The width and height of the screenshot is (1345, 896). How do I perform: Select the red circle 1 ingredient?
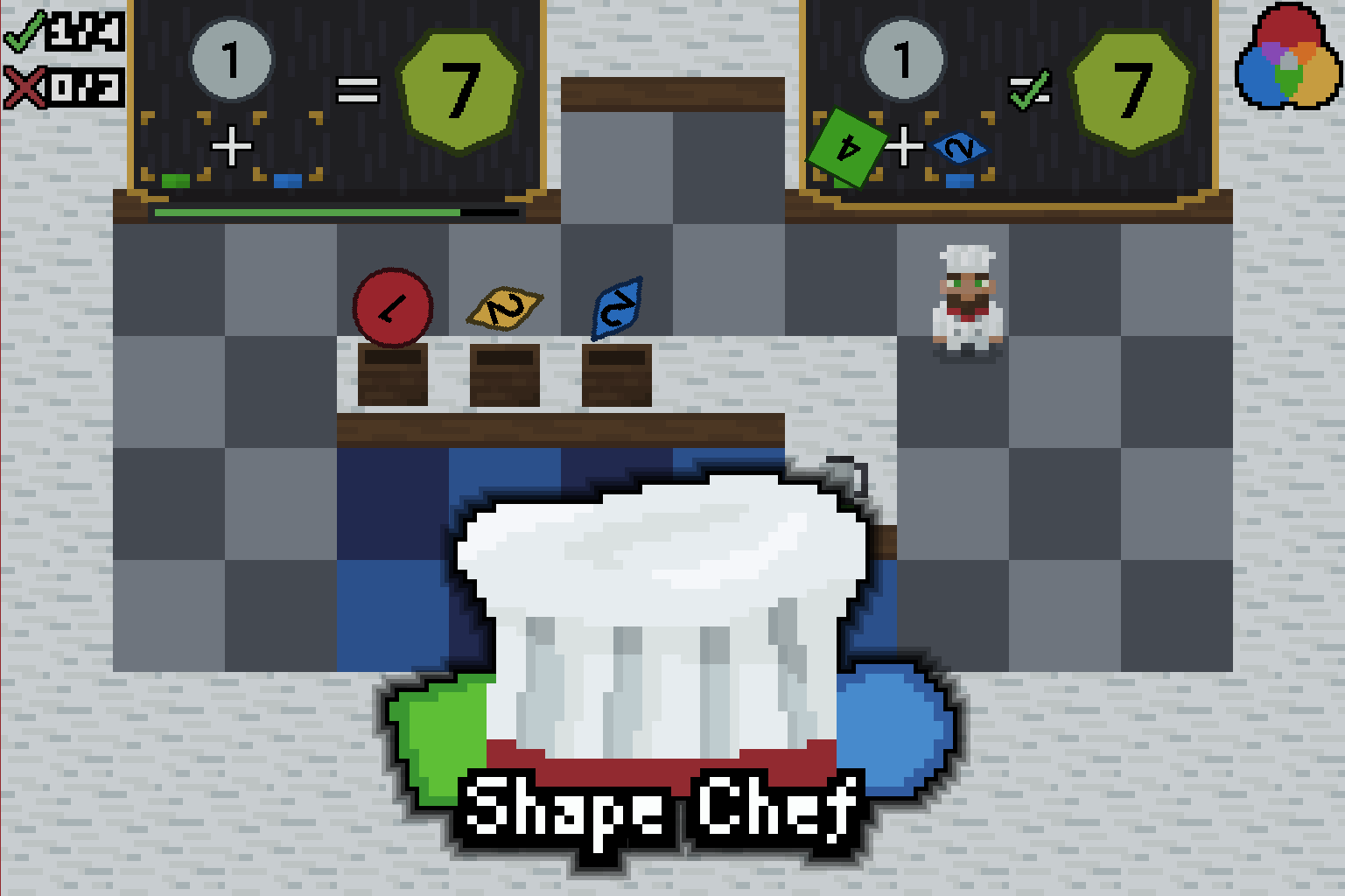point(393,306)
